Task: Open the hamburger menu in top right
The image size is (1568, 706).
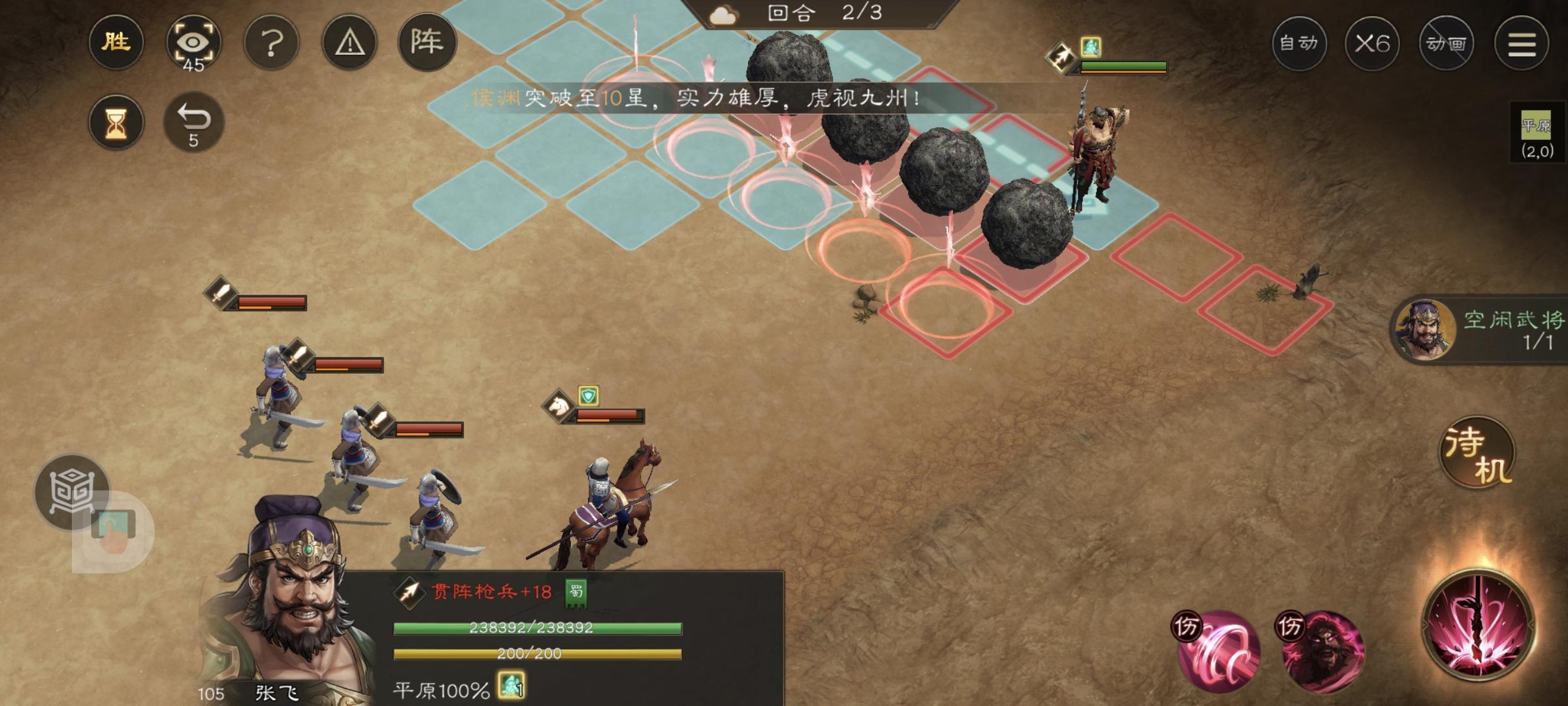Action: [1522, 42]
